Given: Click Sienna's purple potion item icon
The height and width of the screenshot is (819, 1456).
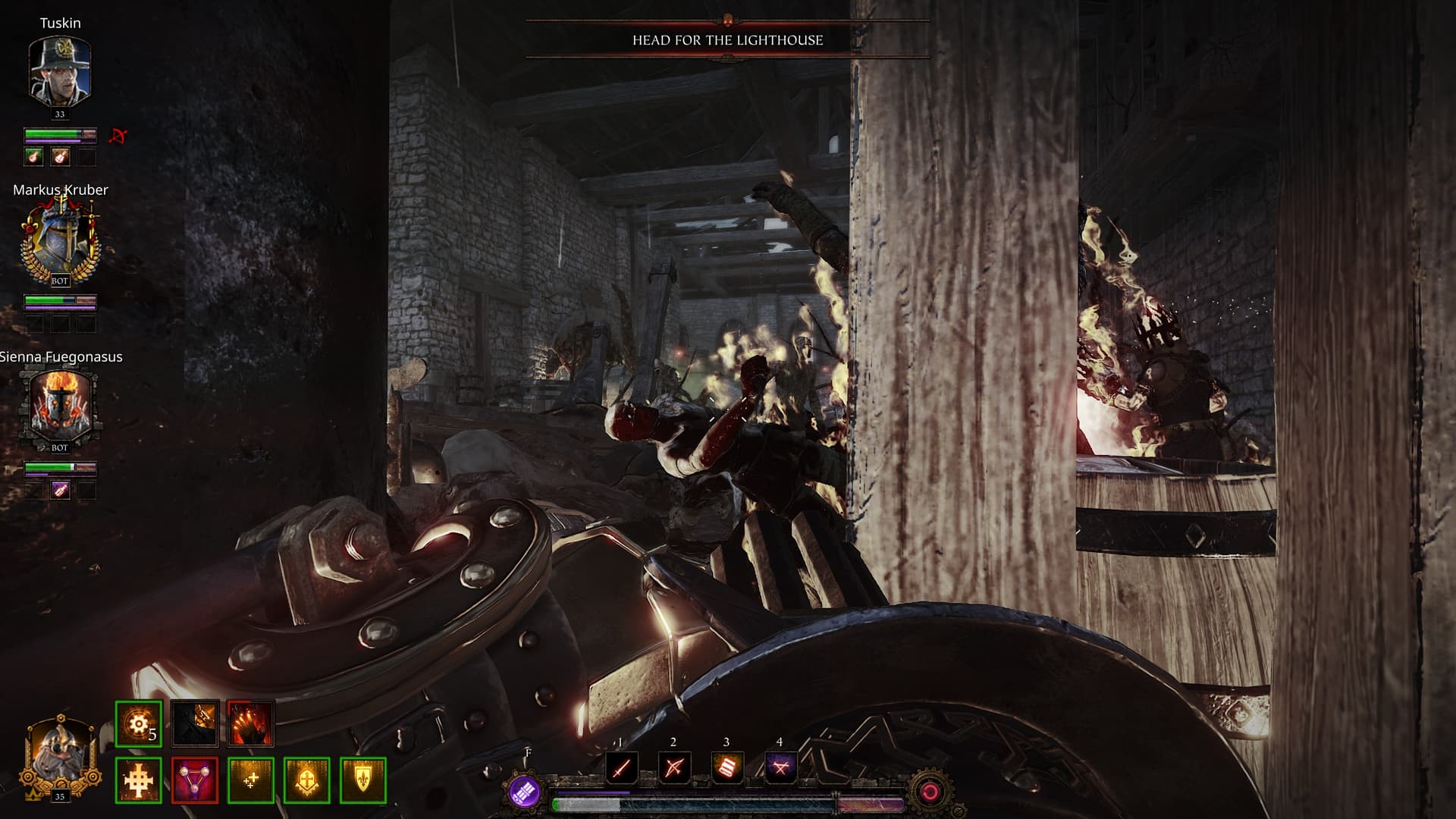Looking at the screenshot, I should coord(60,491).
